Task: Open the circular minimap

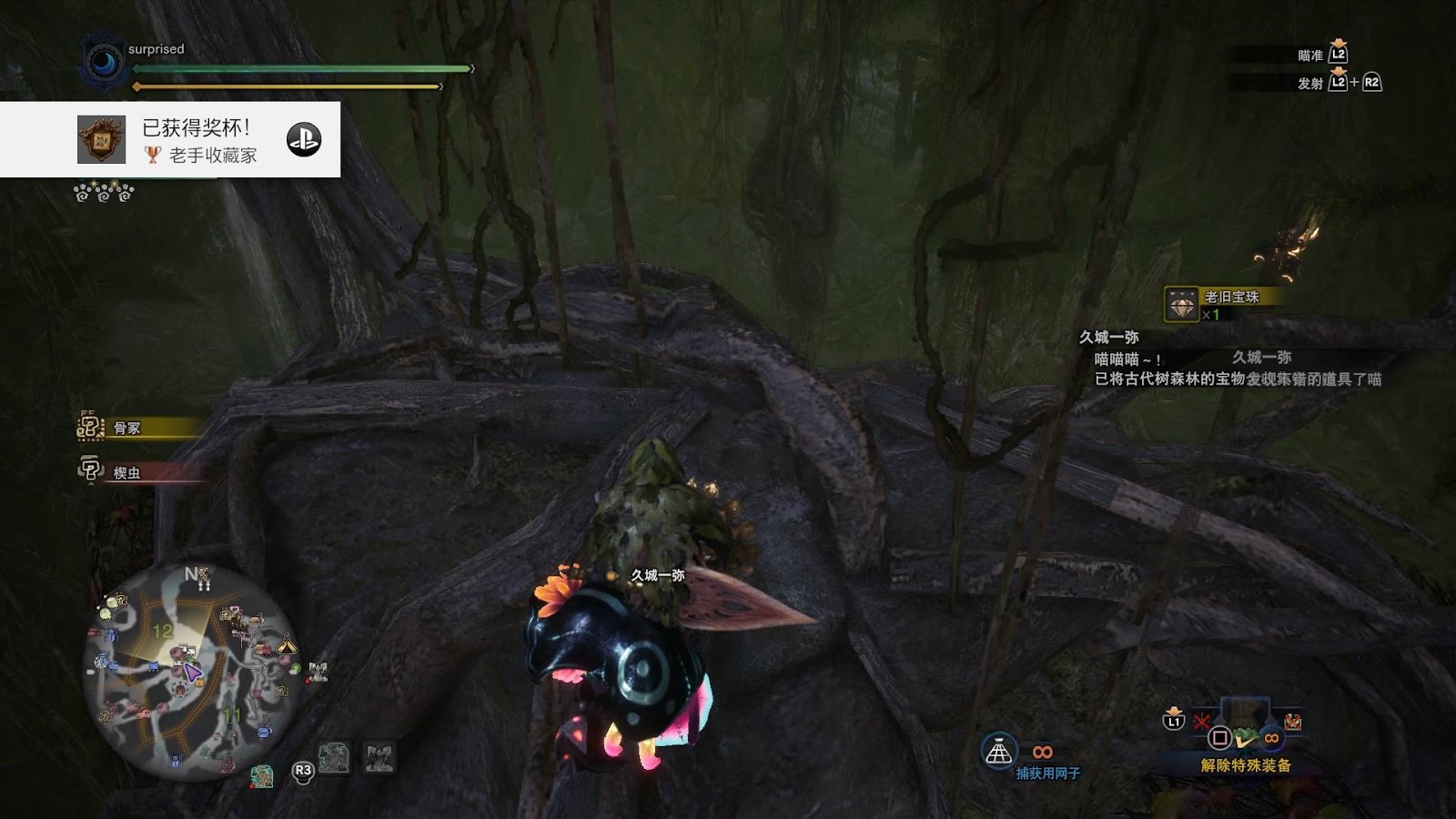Action: (x=181, y=670)
